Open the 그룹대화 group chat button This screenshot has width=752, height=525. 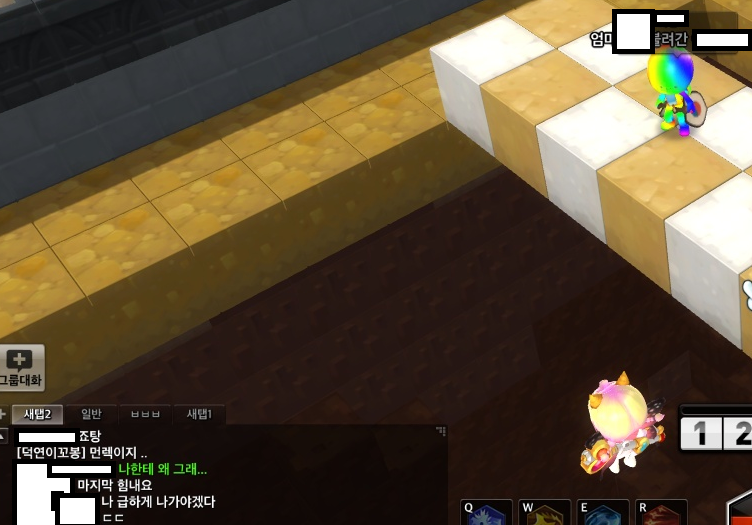21,367
